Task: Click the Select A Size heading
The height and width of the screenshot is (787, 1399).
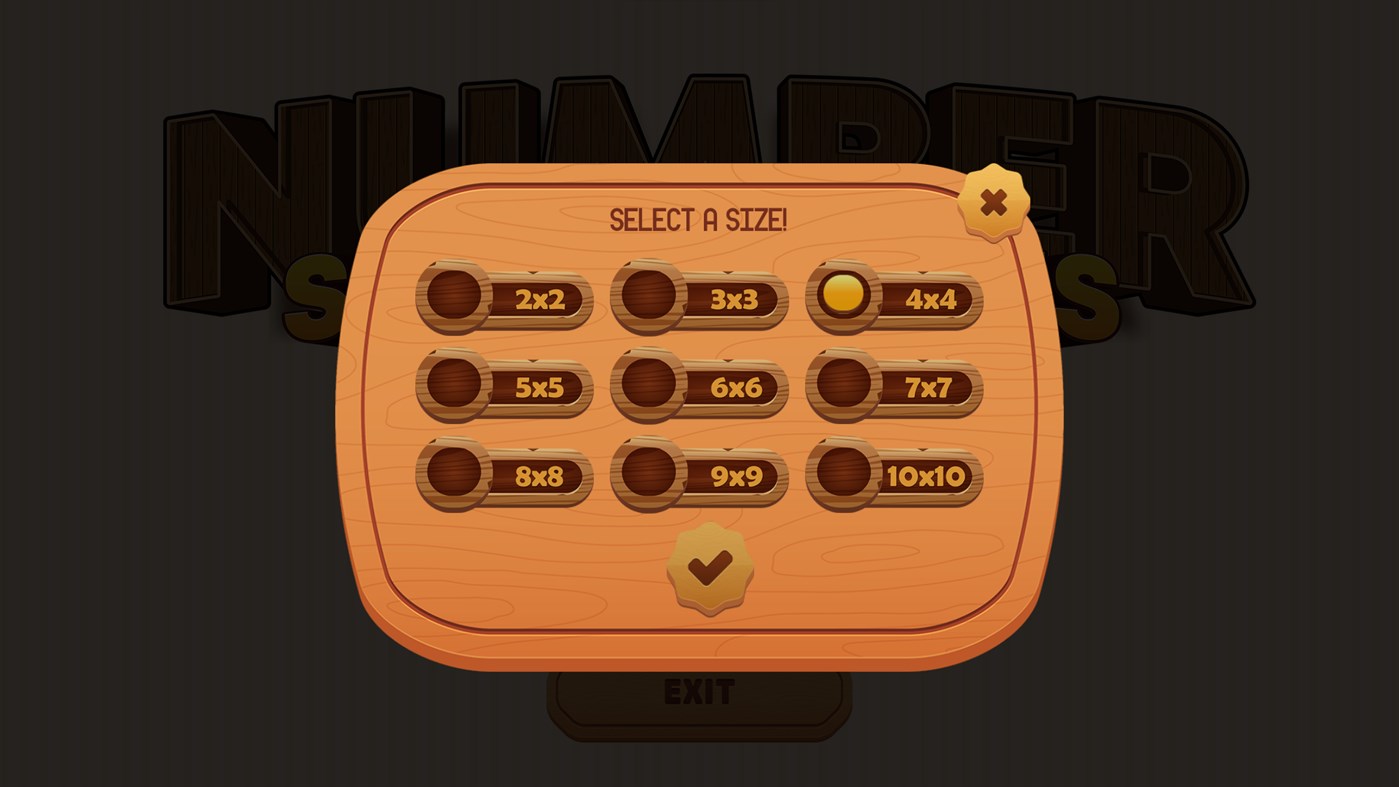Action: point(697,218)
